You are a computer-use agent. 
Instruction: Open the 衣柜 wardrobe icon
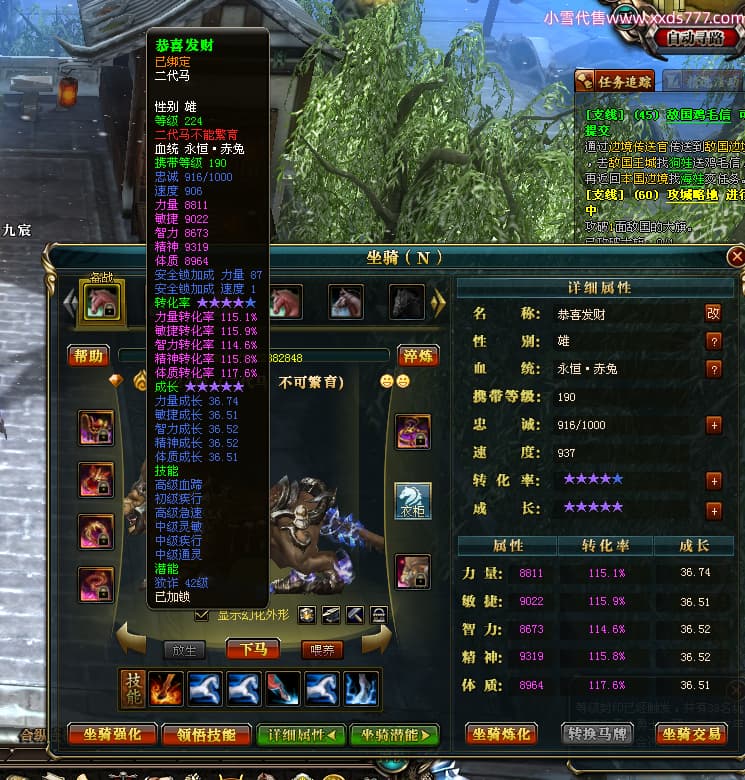(x=413, y=500)
